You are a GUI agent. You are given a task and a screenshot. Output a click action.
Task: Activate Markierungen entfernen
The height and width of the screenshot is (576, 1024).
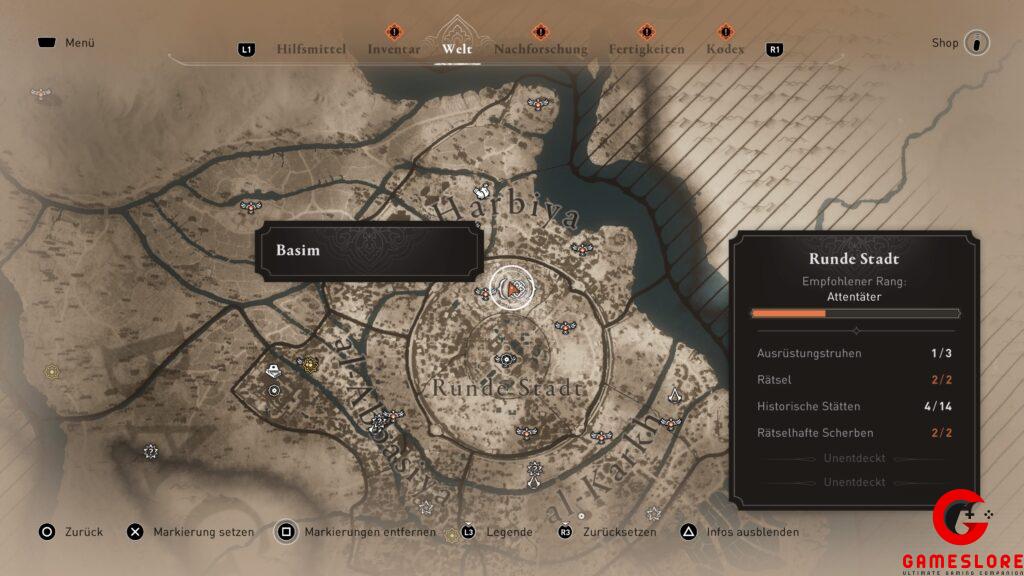[357, 532]
